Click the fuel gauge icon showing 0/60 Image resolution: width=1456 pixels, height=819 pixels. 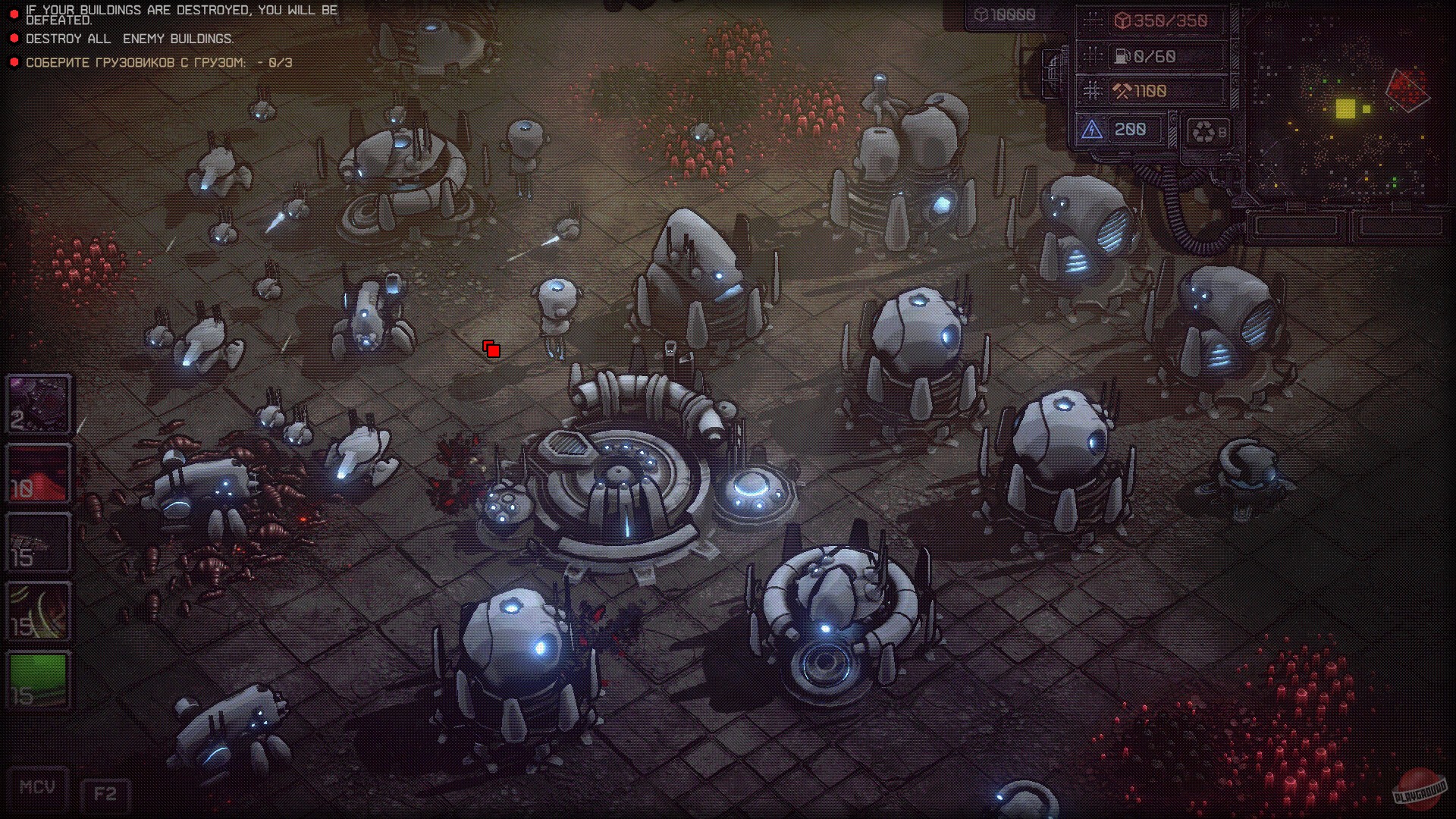pyautogui.click(x=1122, y=55)
